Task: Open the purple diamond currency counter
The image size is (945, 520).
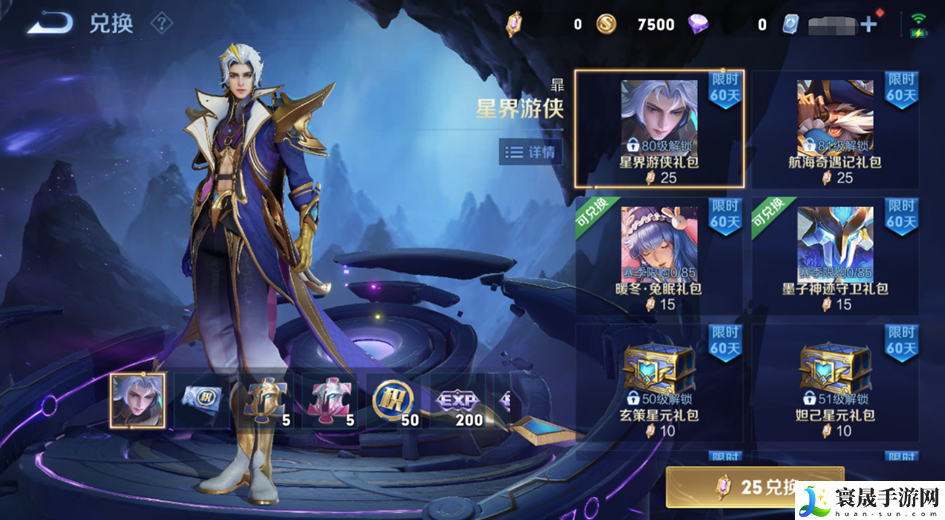Action: pyautogui.click(x=698, y=24)
